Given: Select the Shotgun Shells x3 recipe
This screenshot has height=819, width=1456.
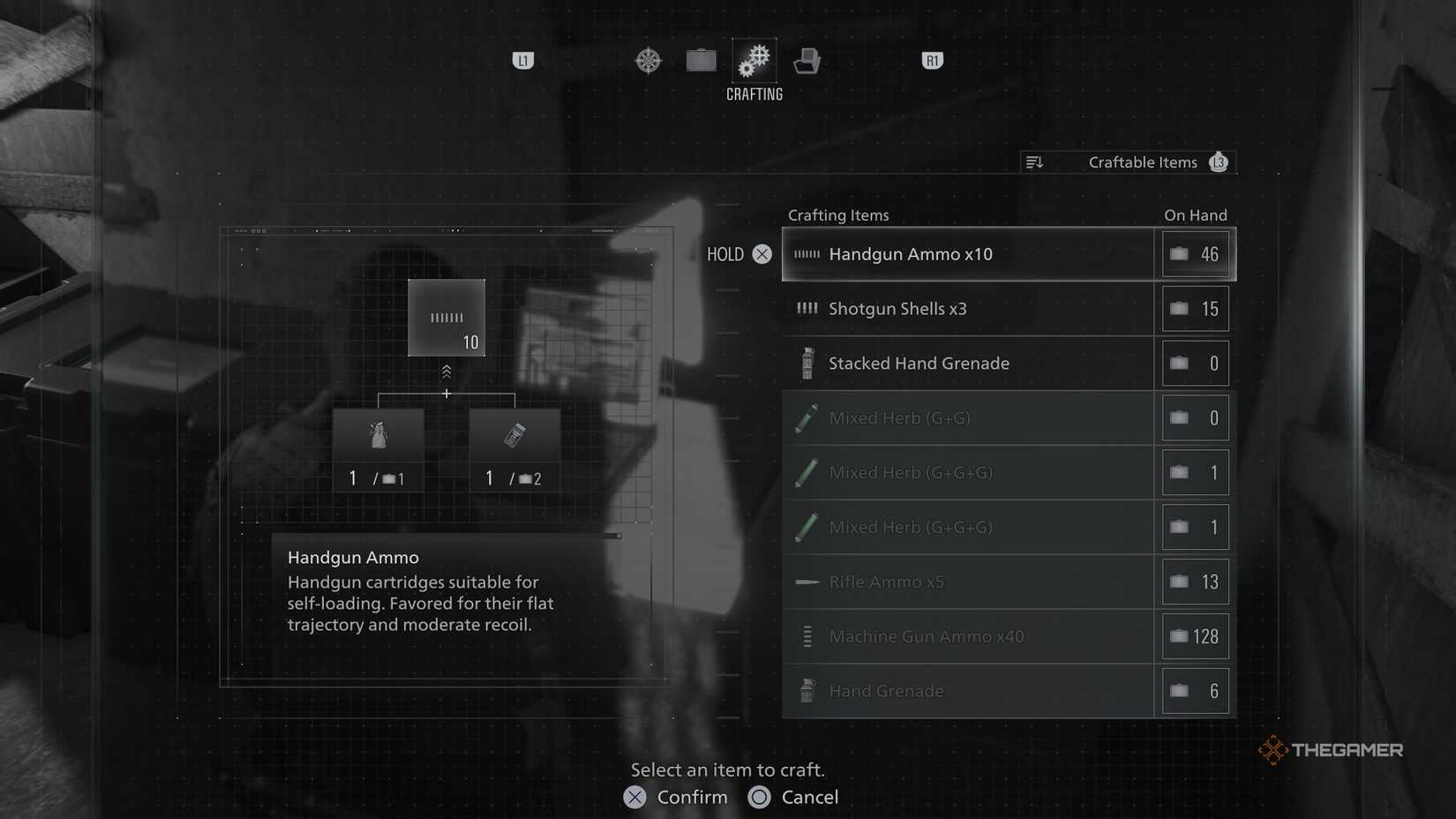Looking at the screenshot, I should pyautogui.click(x=968, y=309).
